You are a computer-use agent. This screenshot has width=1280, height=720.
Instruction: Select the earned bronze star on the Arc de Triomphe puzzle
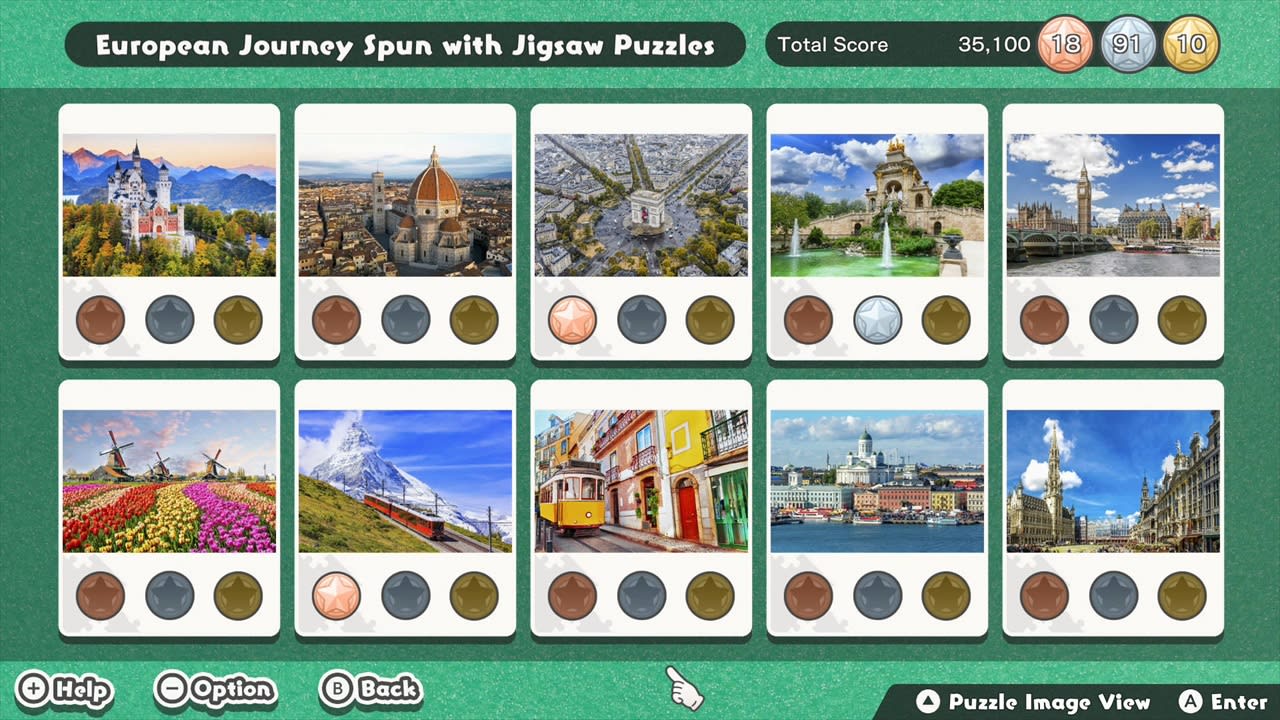(573, 320)
